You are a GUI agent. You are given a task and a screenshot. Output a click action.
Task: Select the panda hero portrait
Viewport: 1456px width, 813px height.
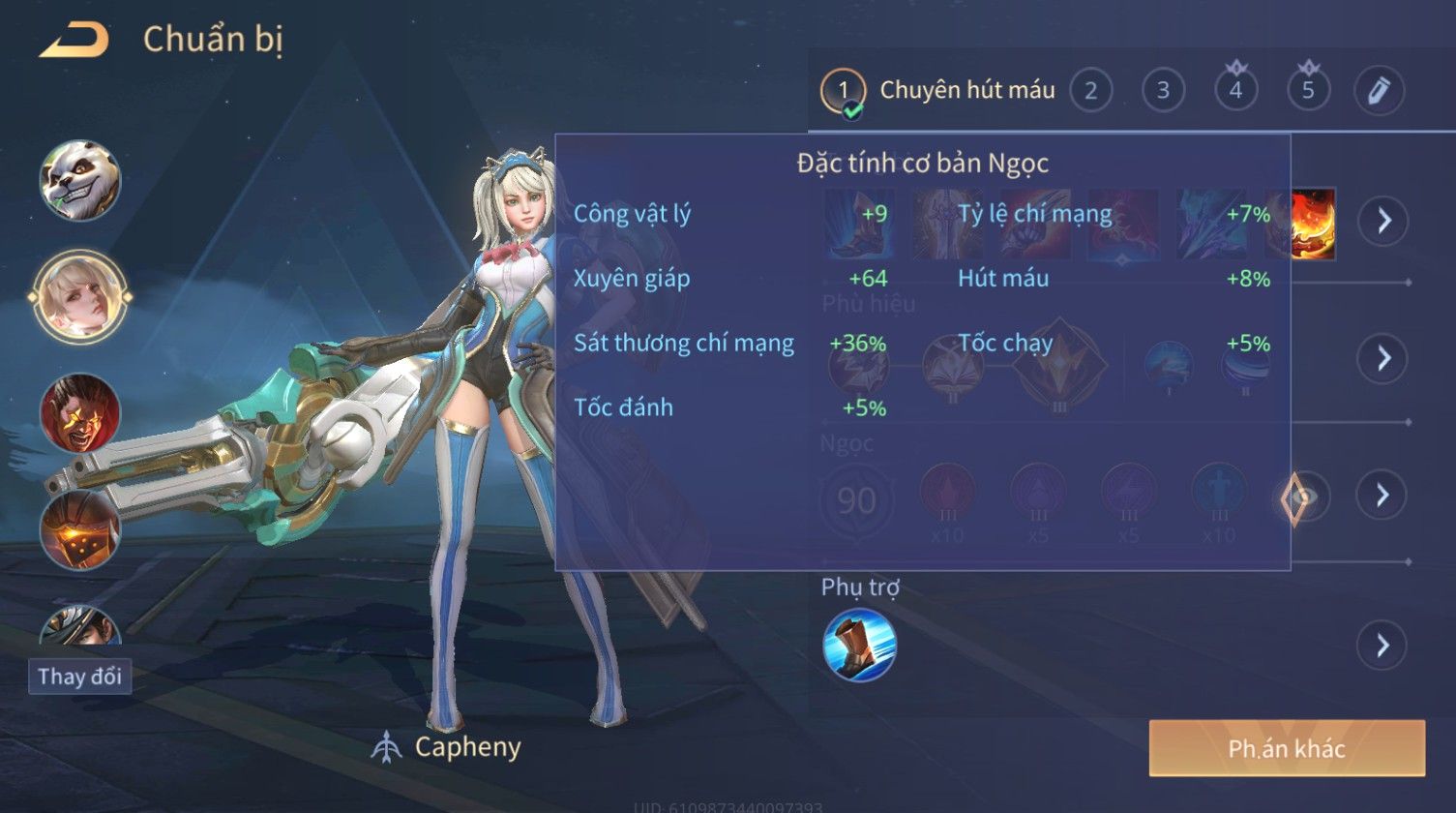point(80,181)
